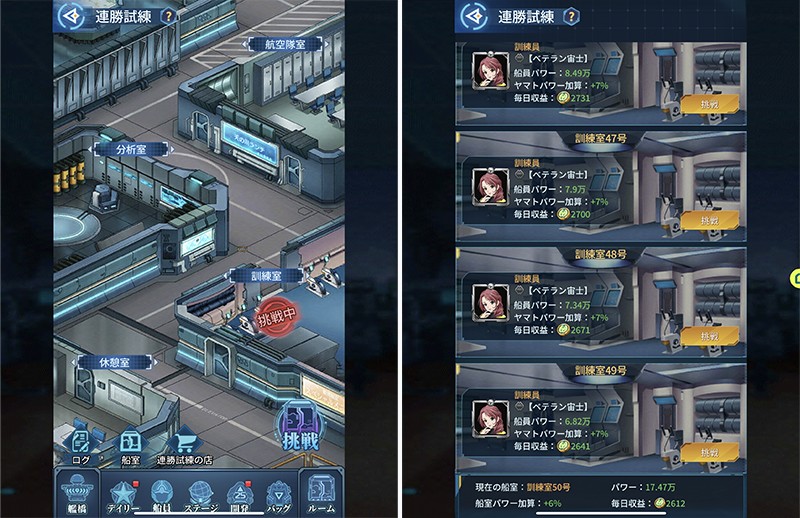Open the デイリー daily menu
This screenshot has width=800, height=518.
[x=122, y=493]
